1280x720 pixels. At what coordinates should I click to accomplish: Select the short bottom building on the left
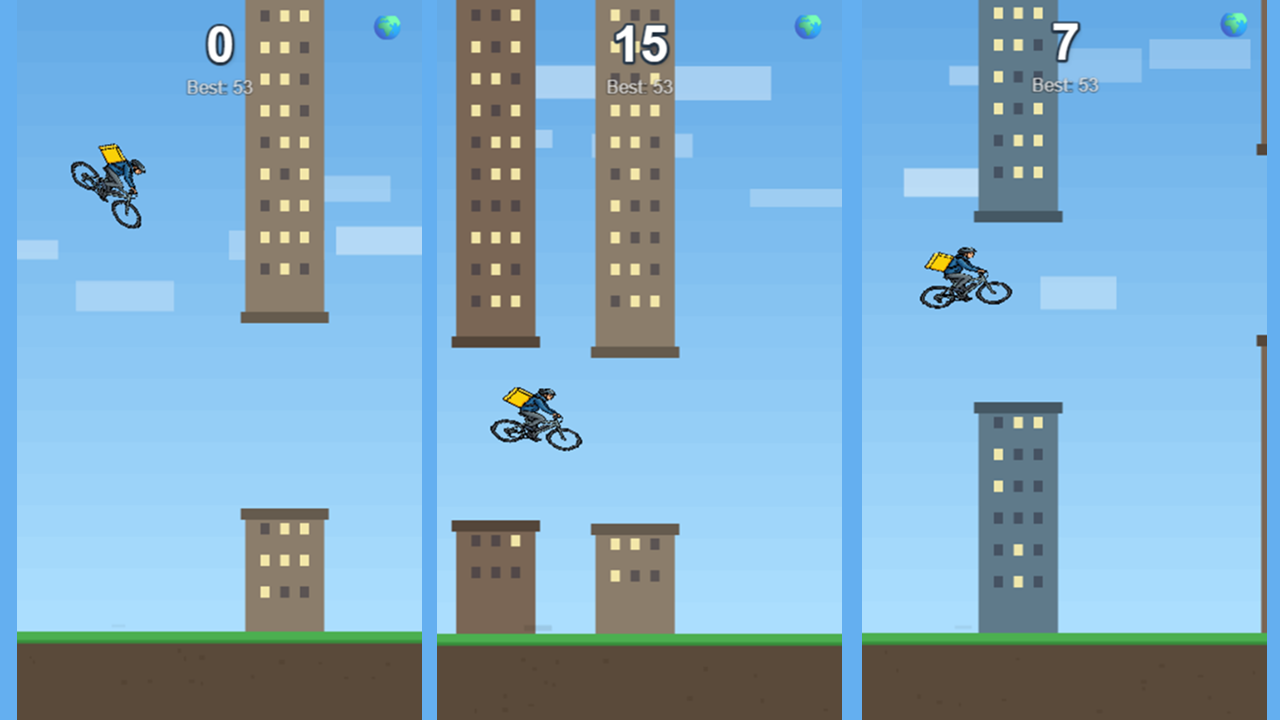[283, 570]
